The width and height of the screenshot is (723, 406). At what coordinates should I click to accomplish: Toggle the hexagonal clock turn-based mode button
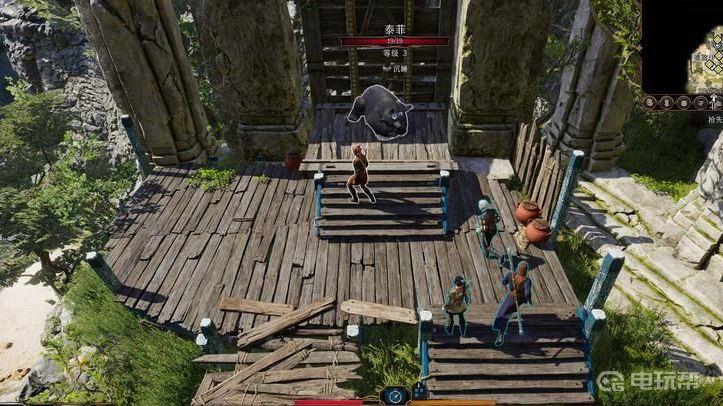(x=393, y=396)
